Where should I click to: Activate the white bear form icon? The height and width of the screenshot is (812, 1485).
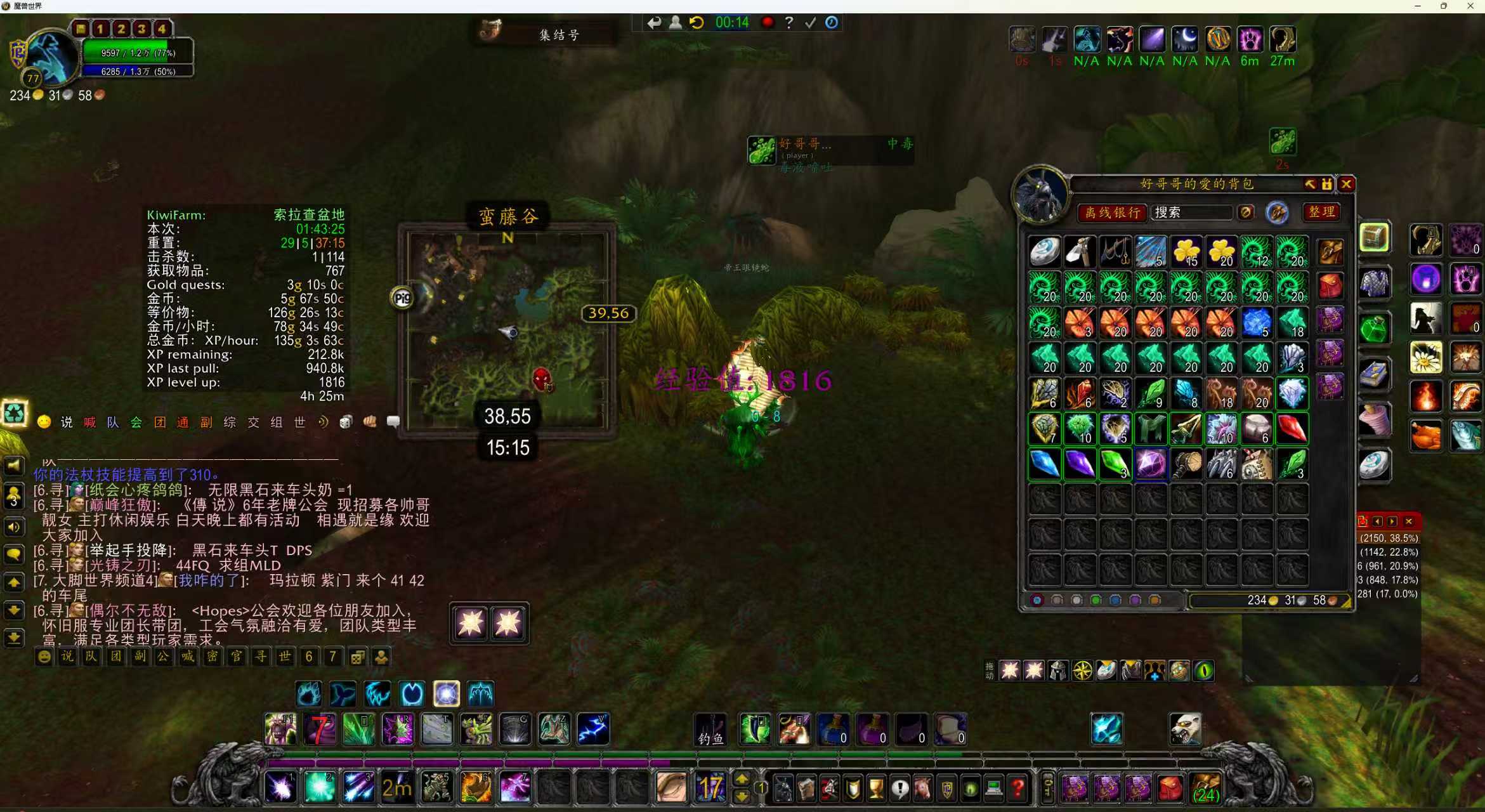1185,729
